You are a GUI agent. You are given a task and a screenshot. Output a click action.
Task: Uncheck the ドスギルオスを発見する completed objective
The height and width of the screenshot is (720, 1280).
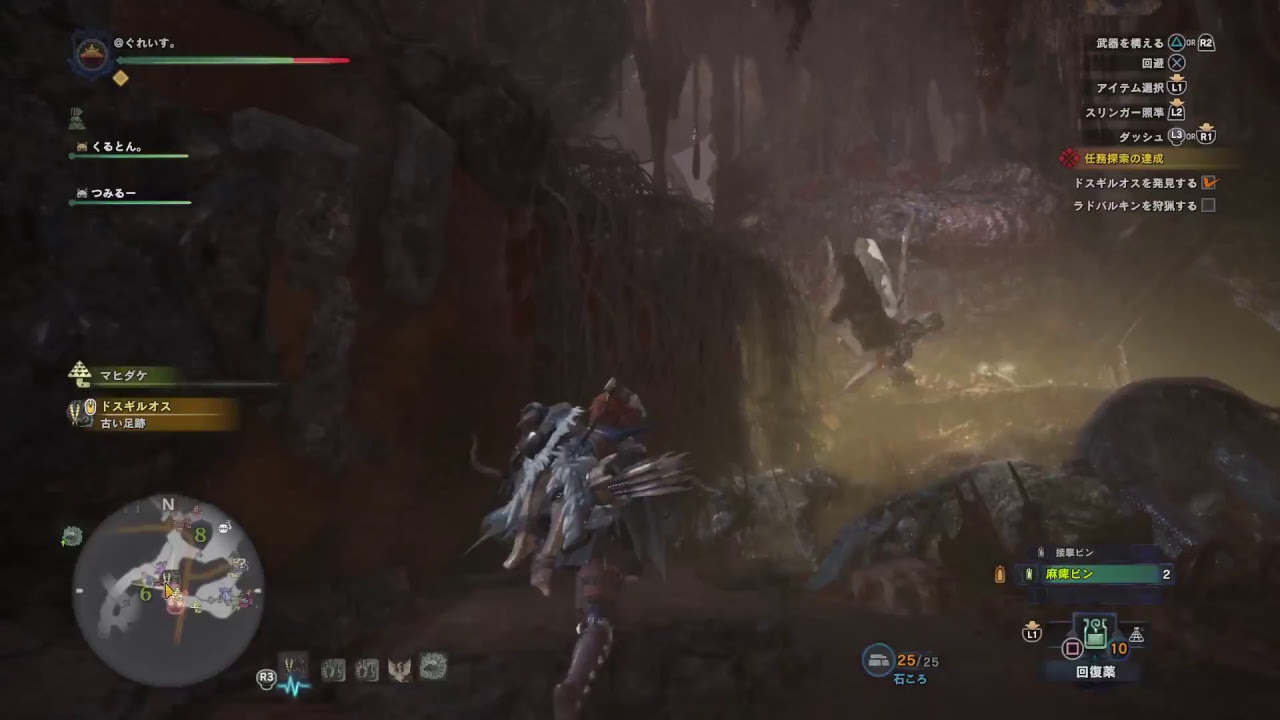click(x=1209, y=183)
